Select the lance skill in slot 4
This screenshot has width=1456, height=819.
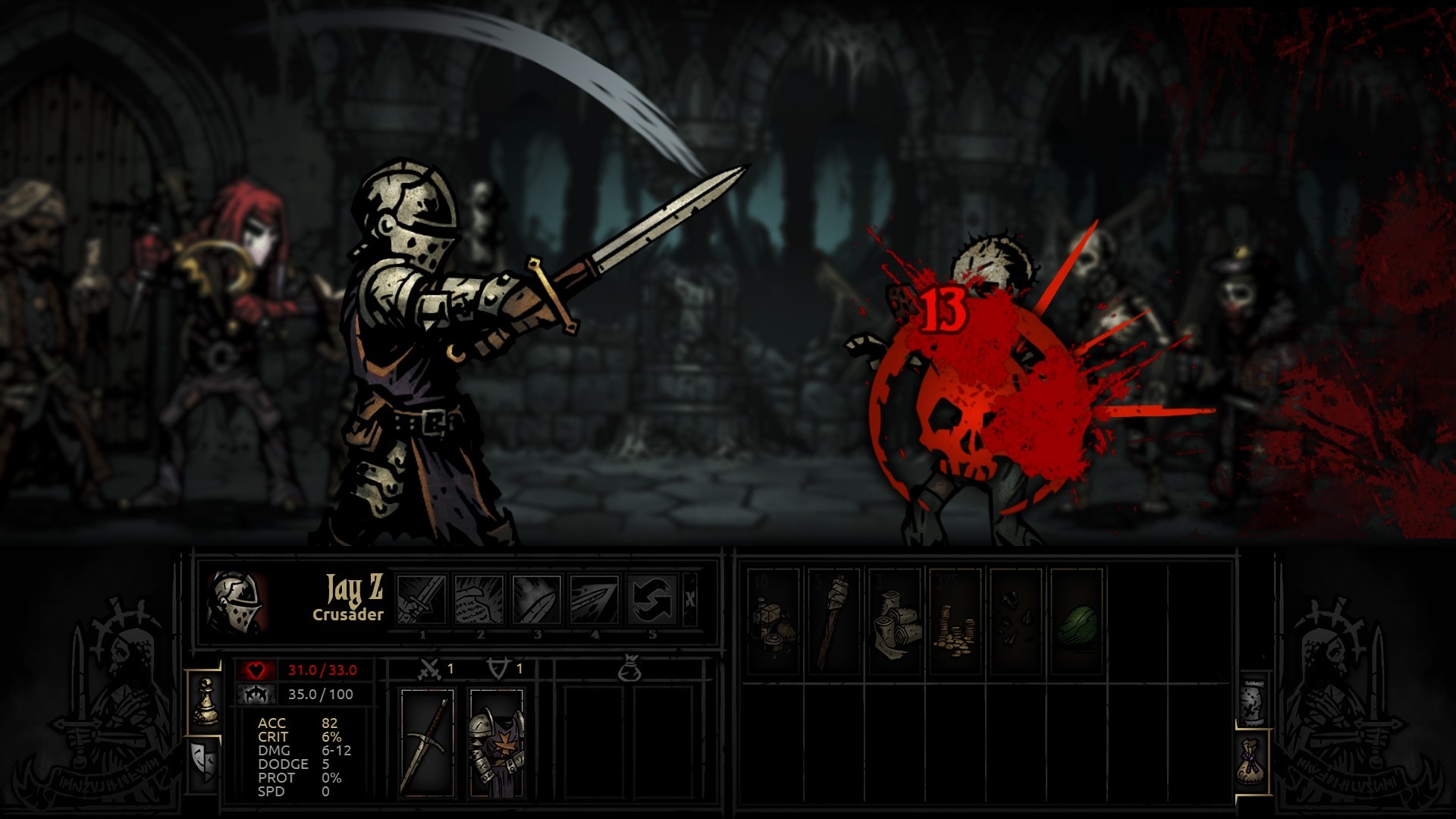(x=595, y=599)
